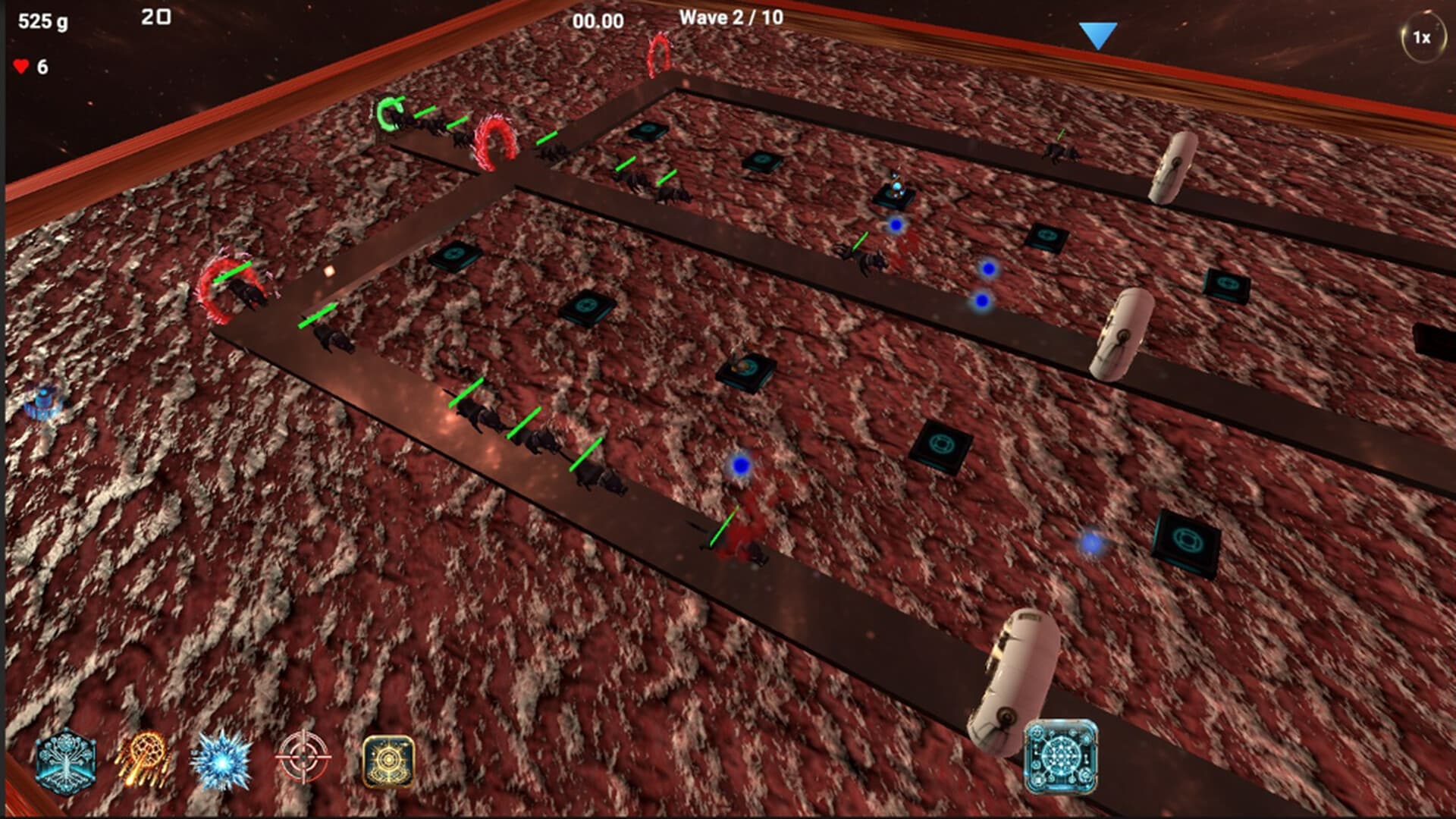Viewport: 1456px width, 819px height.
Task: Click the enemy counter beside the 20
Action: [155, 17]
